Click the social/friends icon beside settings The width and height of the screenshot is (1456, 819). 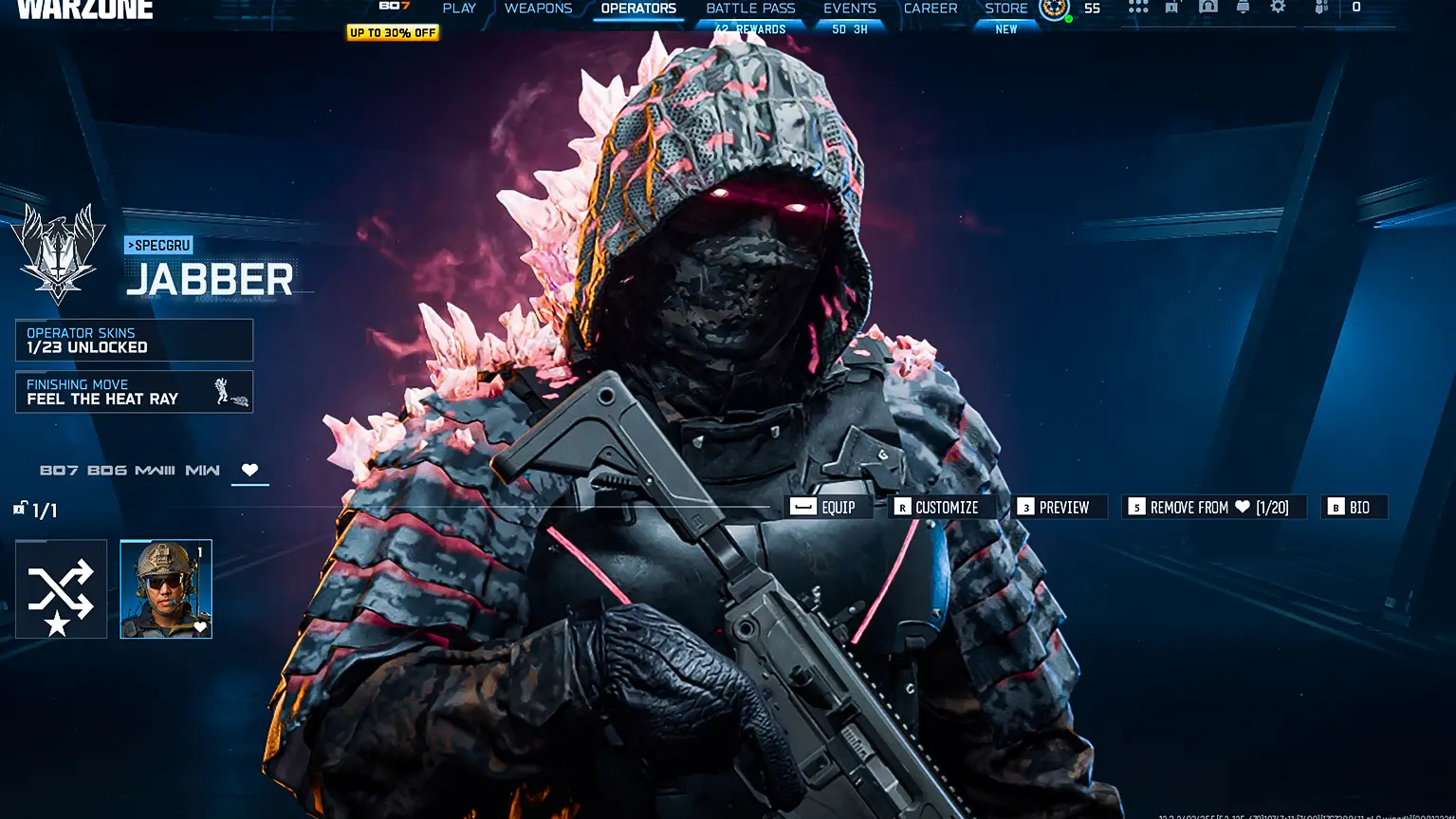(1320, 8)
